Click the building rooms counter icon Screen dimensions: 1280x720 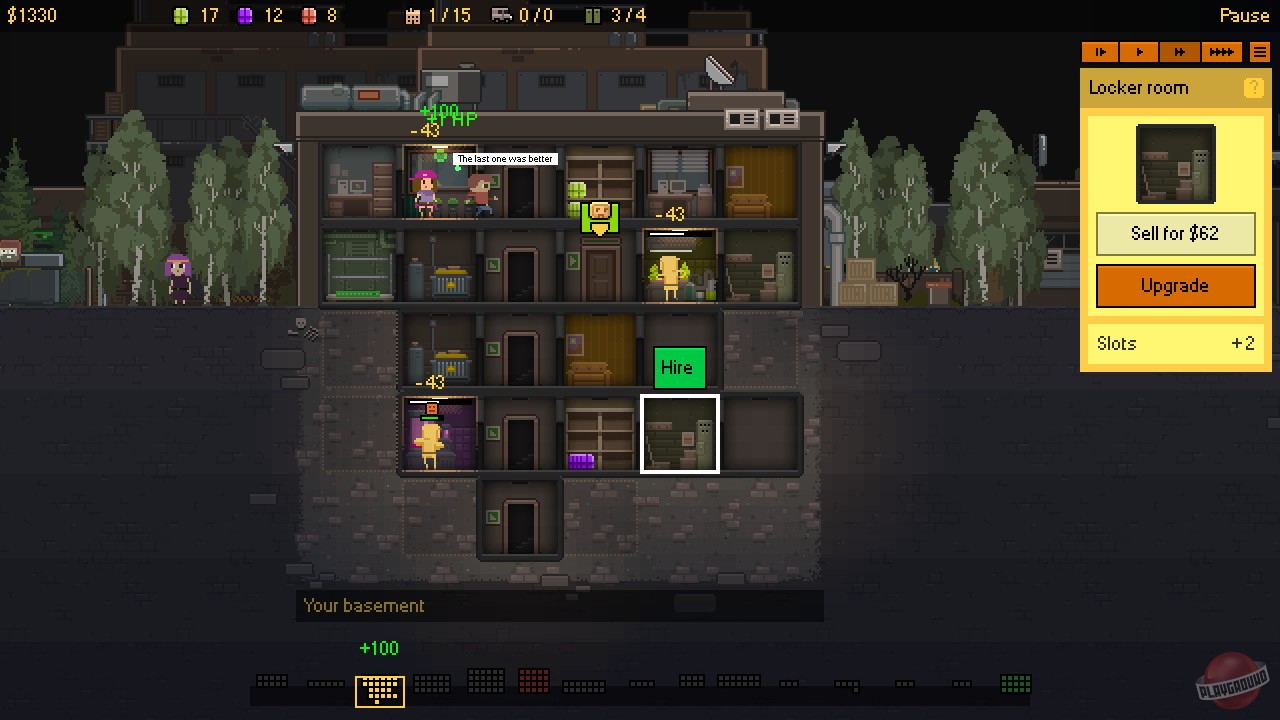point(414,15)
